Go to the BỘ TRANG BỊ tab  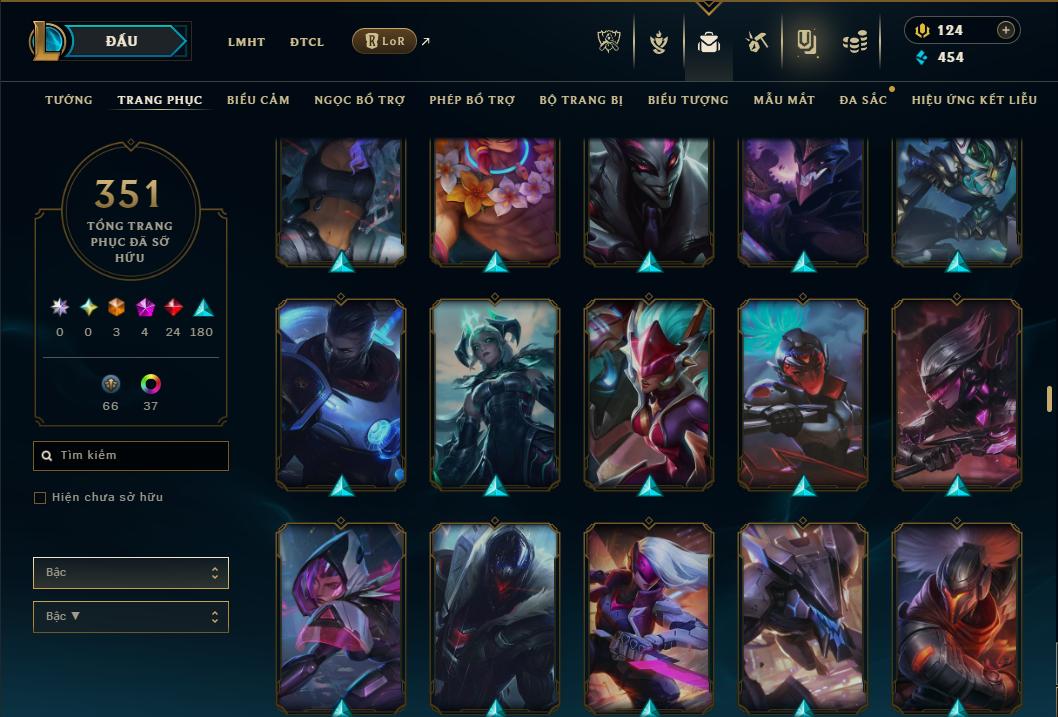tap(581, 100)
